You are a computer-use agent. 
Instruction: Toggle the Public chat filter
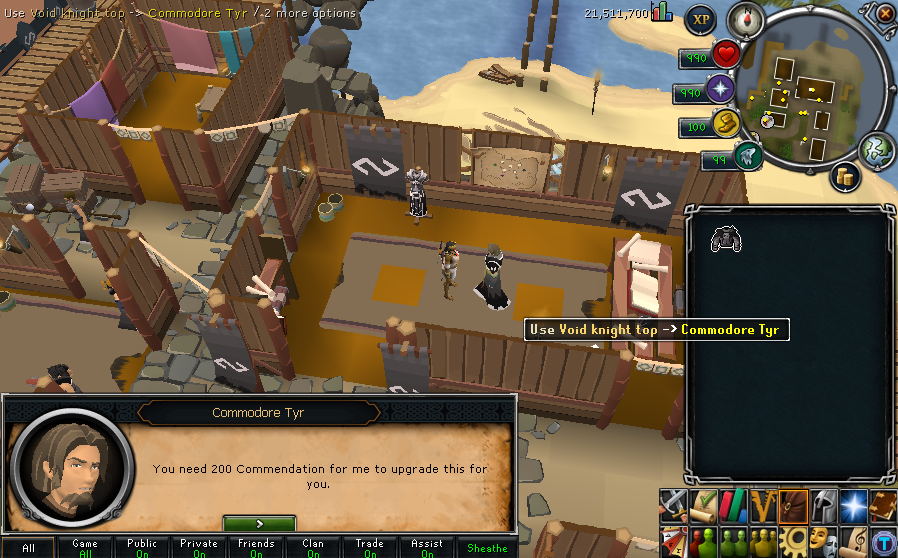pyautogui.click(x=142, y=547)
